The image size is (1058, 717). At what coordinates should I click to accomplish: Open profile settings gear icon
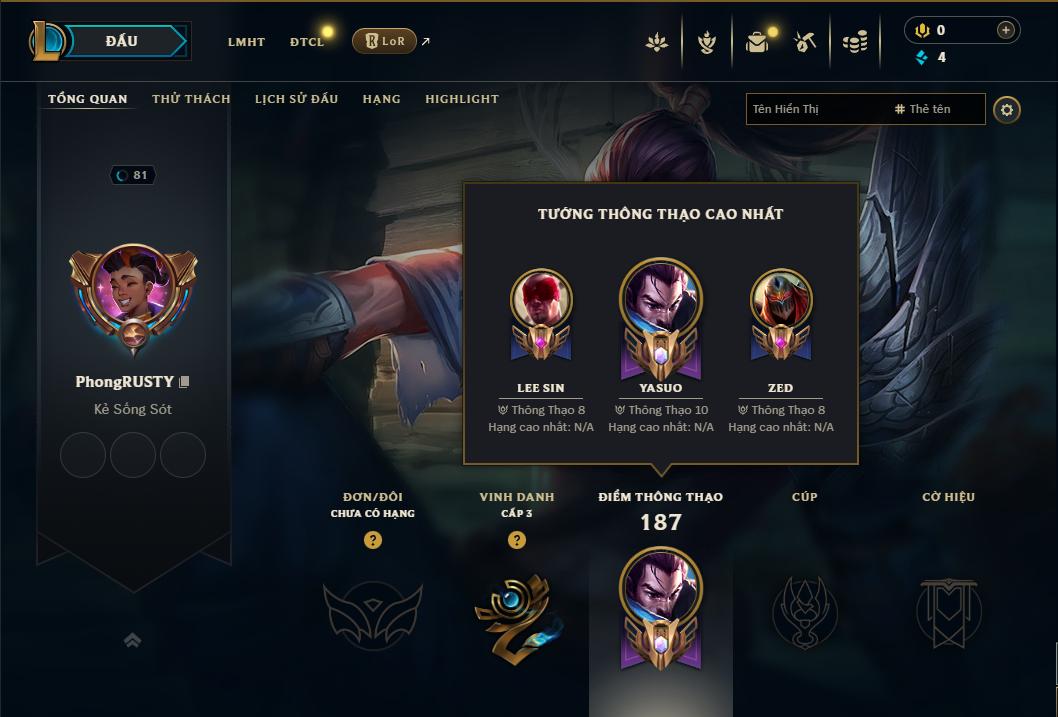(x=1007, y=109)
